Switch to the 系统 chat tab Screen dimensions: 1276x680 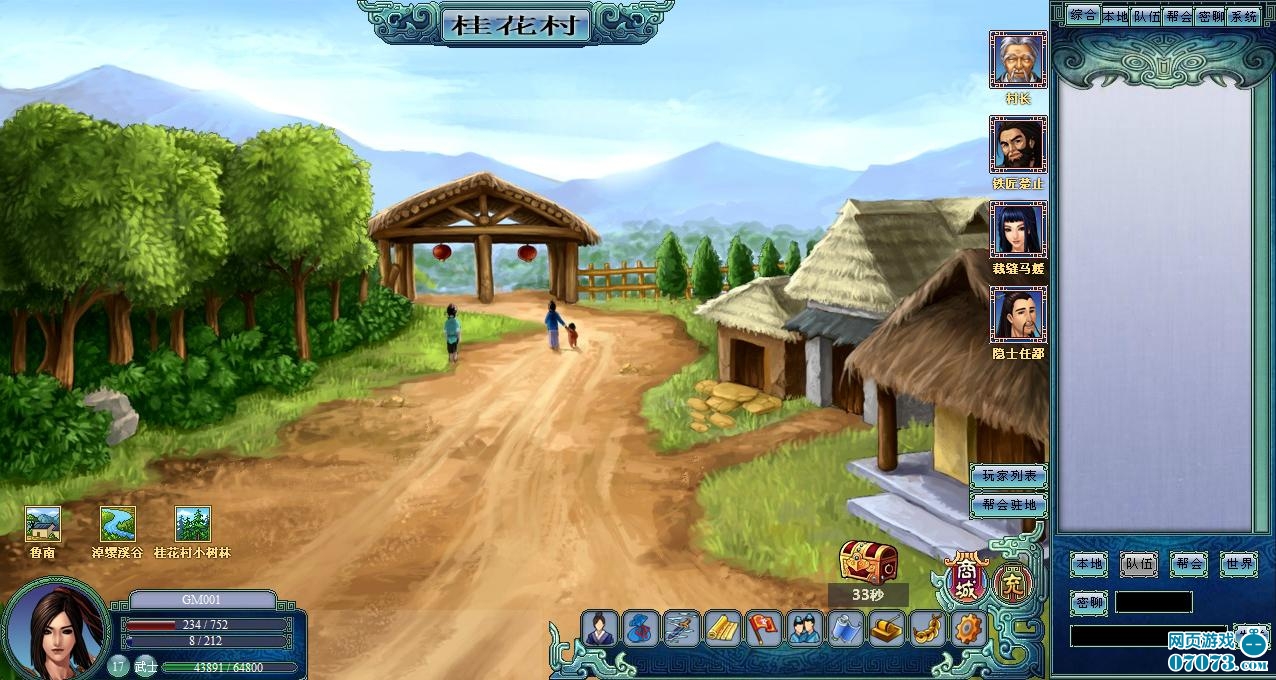click(1243, 16)
